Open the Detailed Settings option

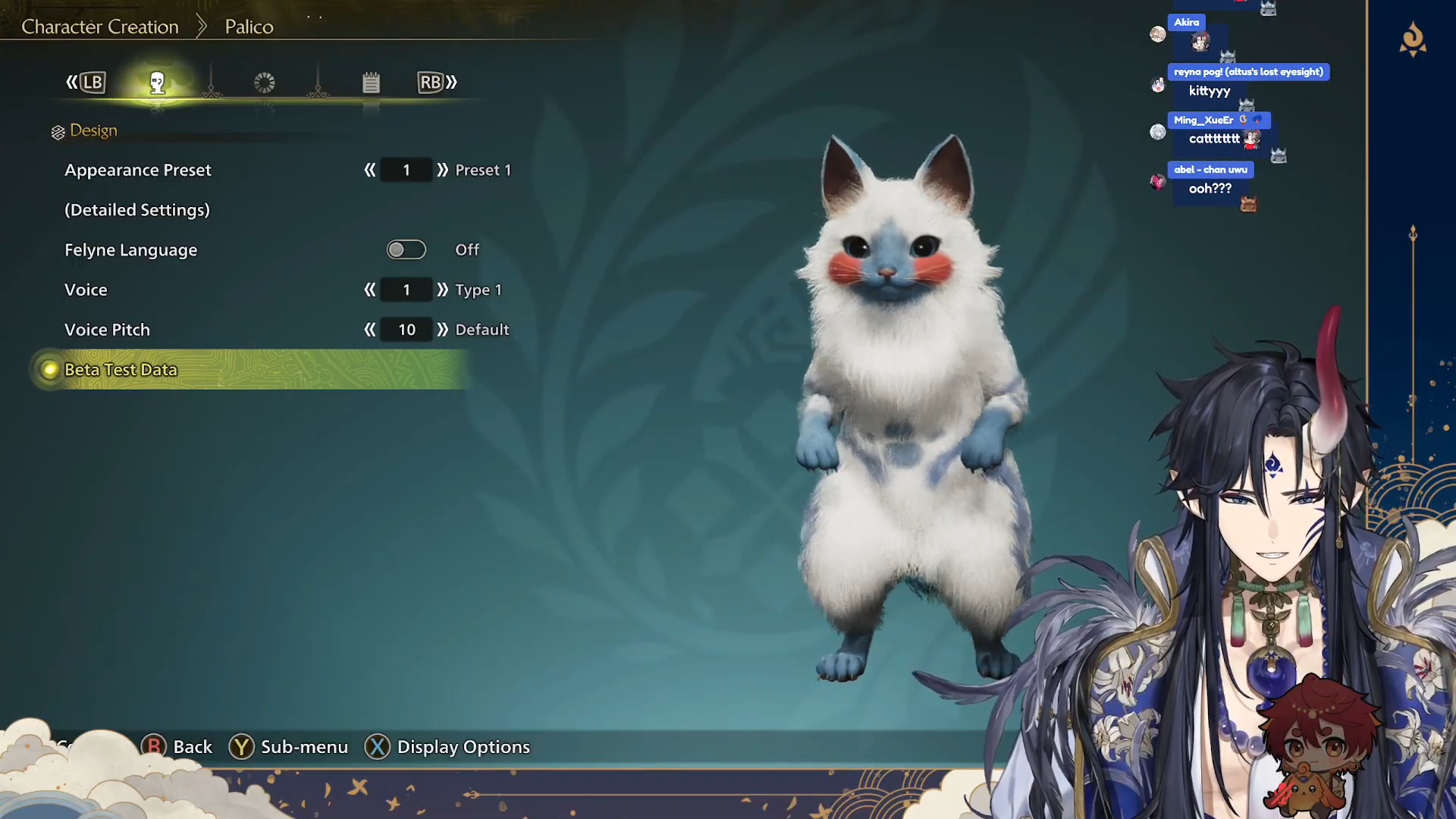pyautogui.click(x=137, y=210)
